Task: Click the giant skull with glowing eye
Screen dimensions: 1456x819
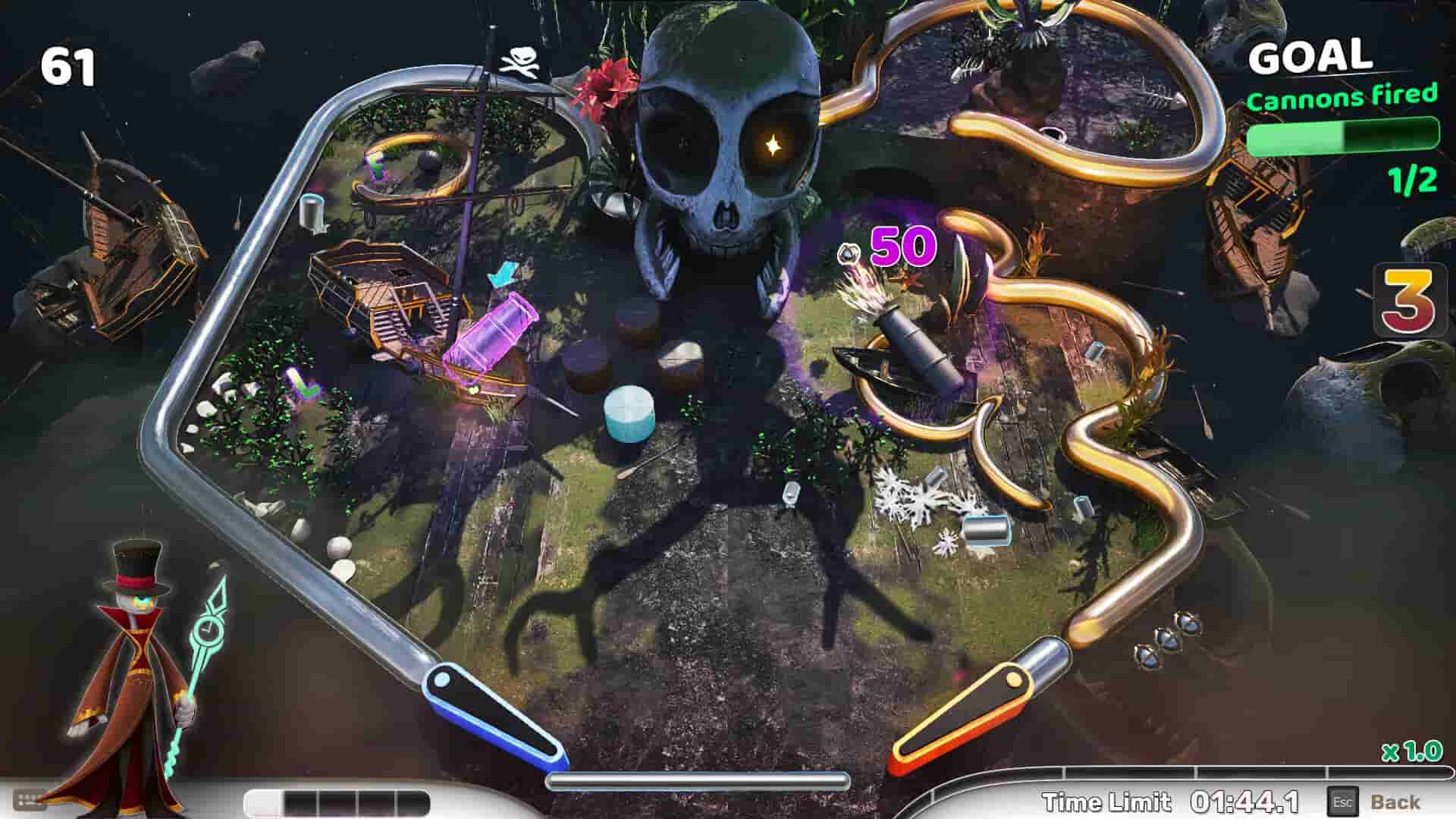Action: [728, 136]
